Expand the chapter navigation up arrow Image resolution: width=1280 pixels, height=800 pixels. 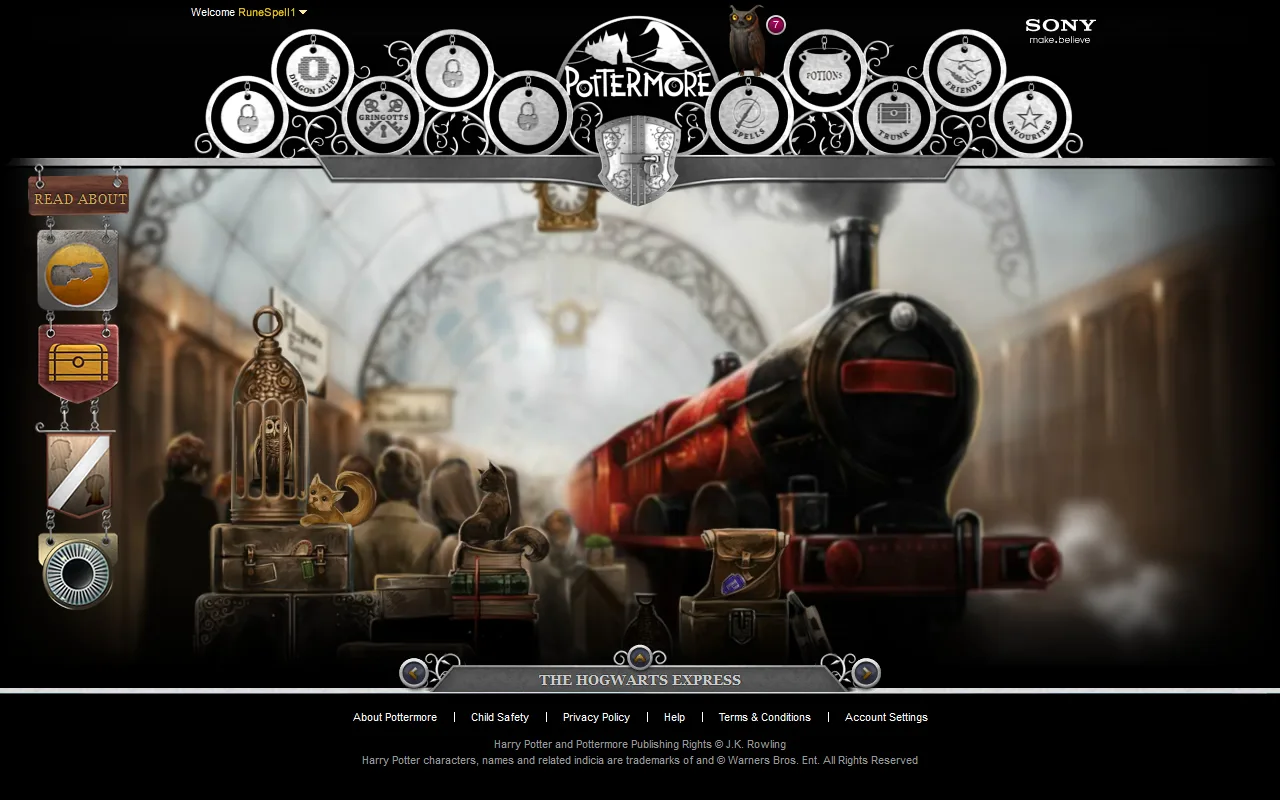tap(639, 657)
